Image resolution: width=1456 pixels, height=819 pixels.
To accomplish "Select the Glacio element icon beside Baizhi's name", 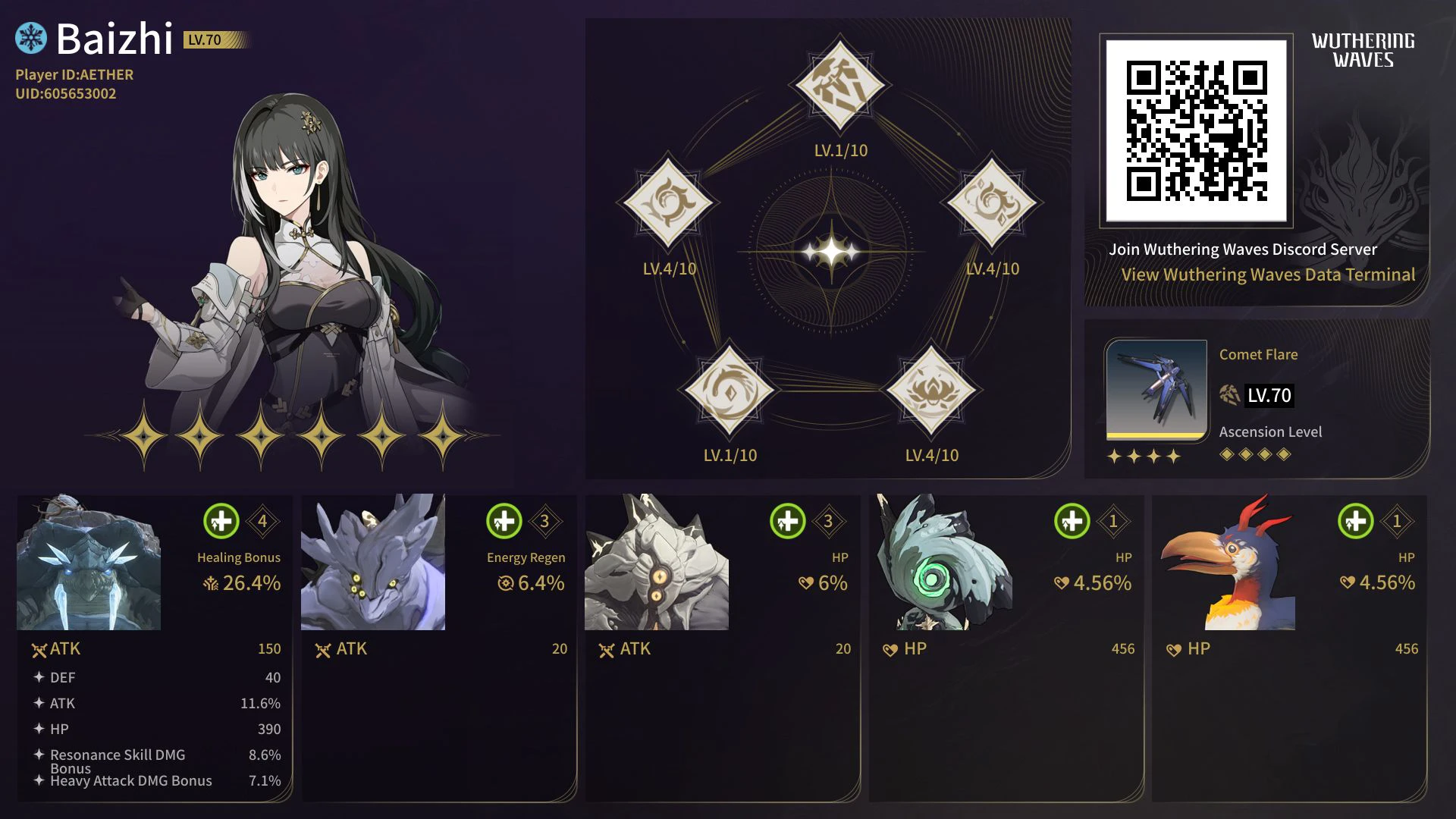I will pyautogui.click(x=30, y=36).
